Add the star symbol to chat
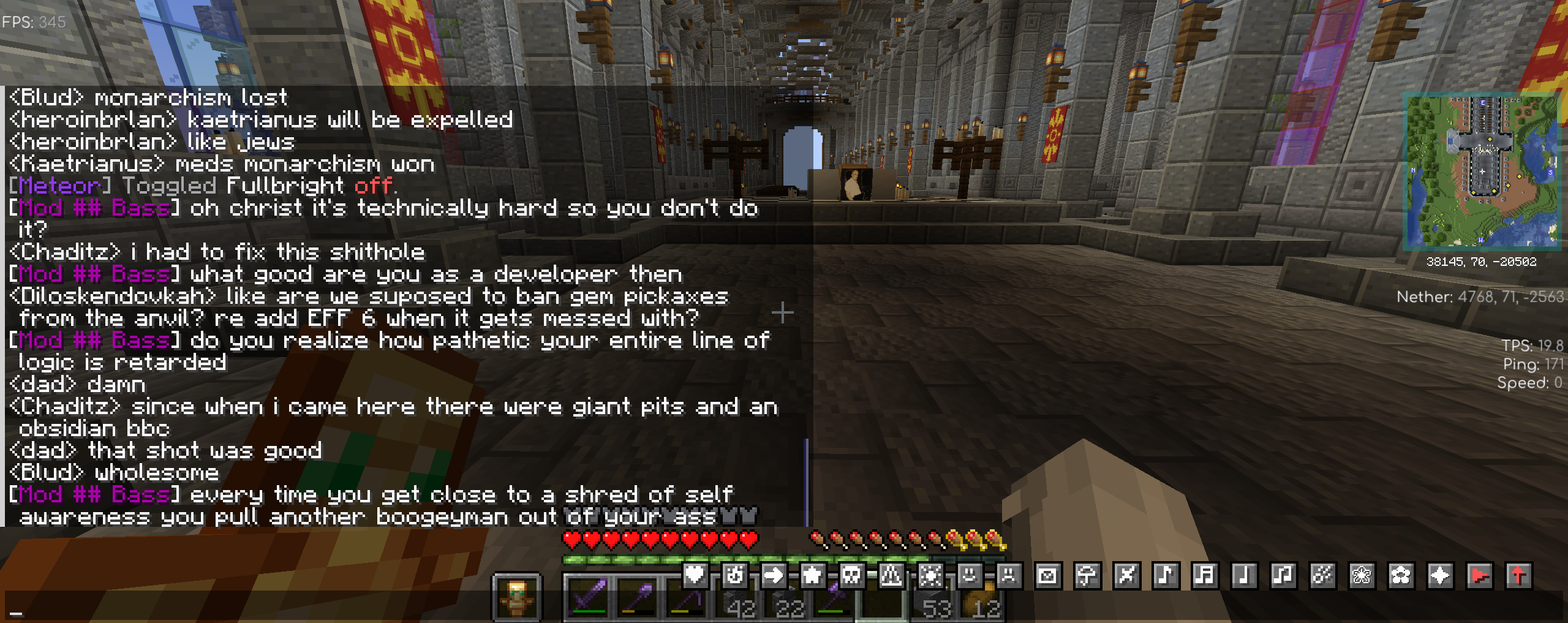The width and height of the screenshot is (1568, 623). [x=813, y=575]
